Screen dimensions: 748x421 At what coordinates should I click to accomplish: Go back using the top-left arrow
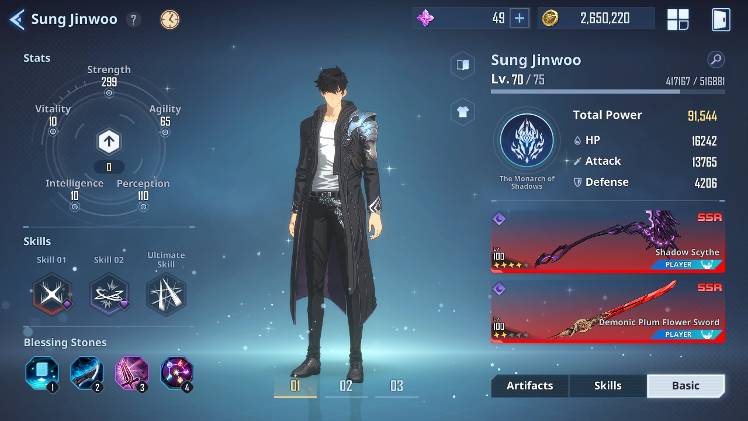tap(16, 19)
